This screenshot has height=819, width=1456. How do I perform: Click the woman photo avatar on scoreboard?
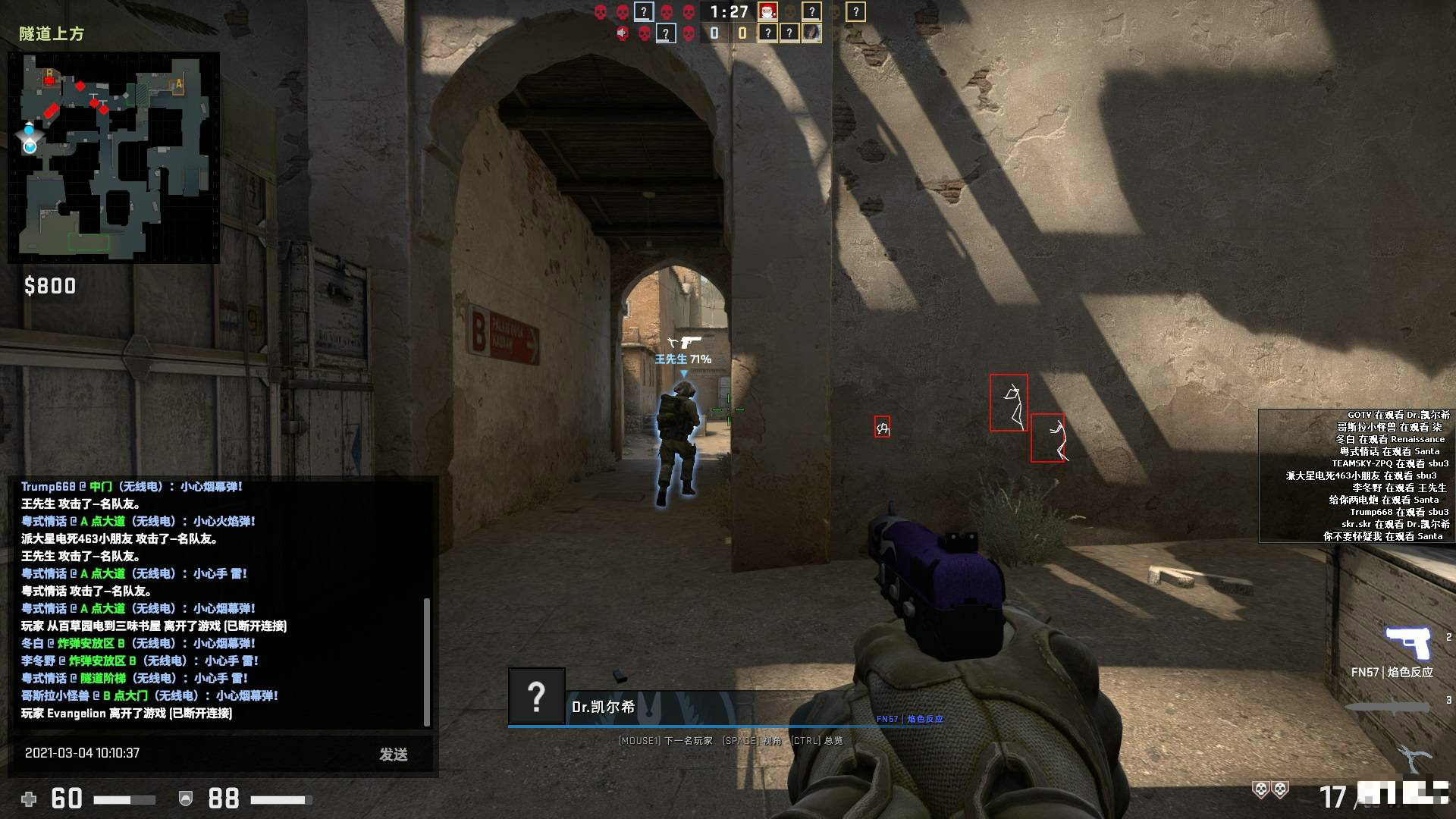point(811,33)
